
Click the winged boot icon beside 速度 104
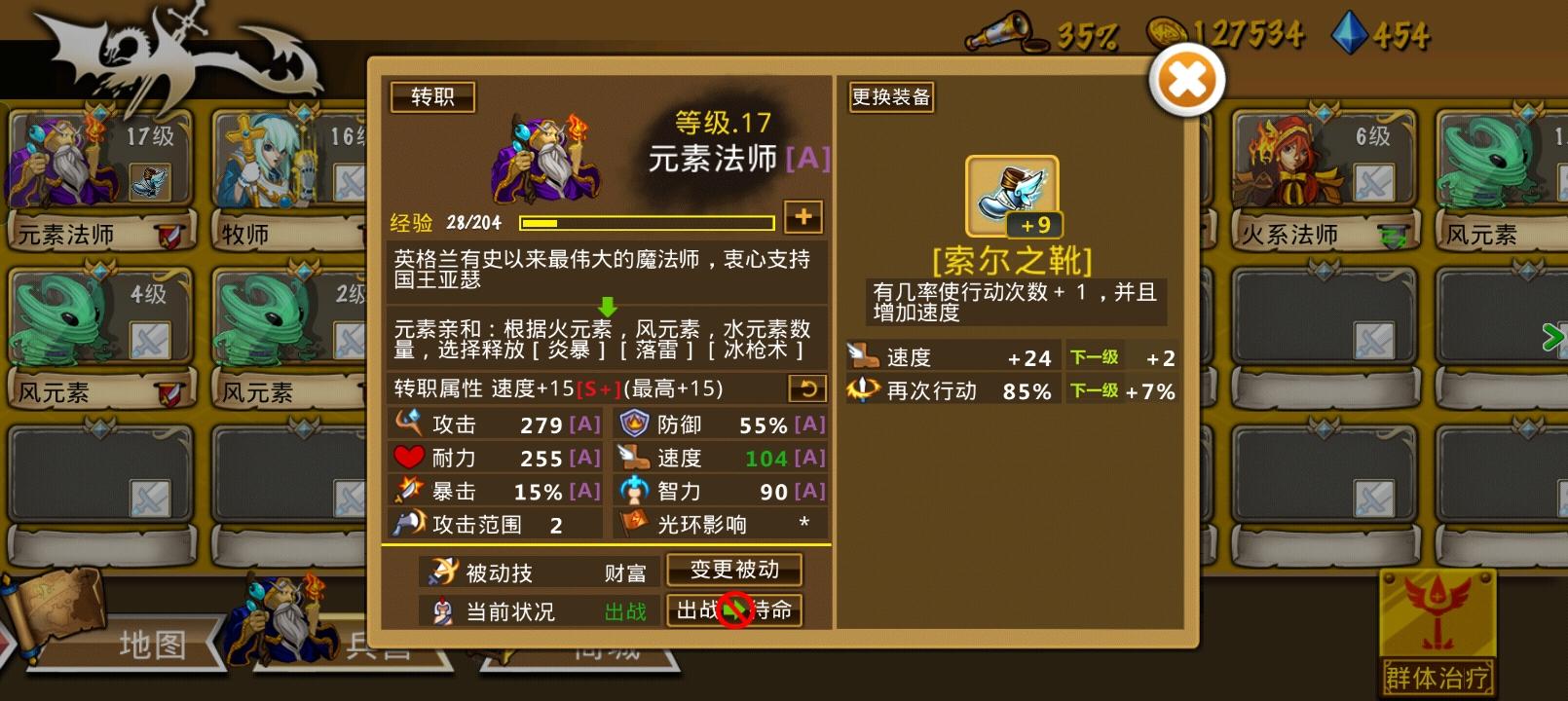click(633, 458)
